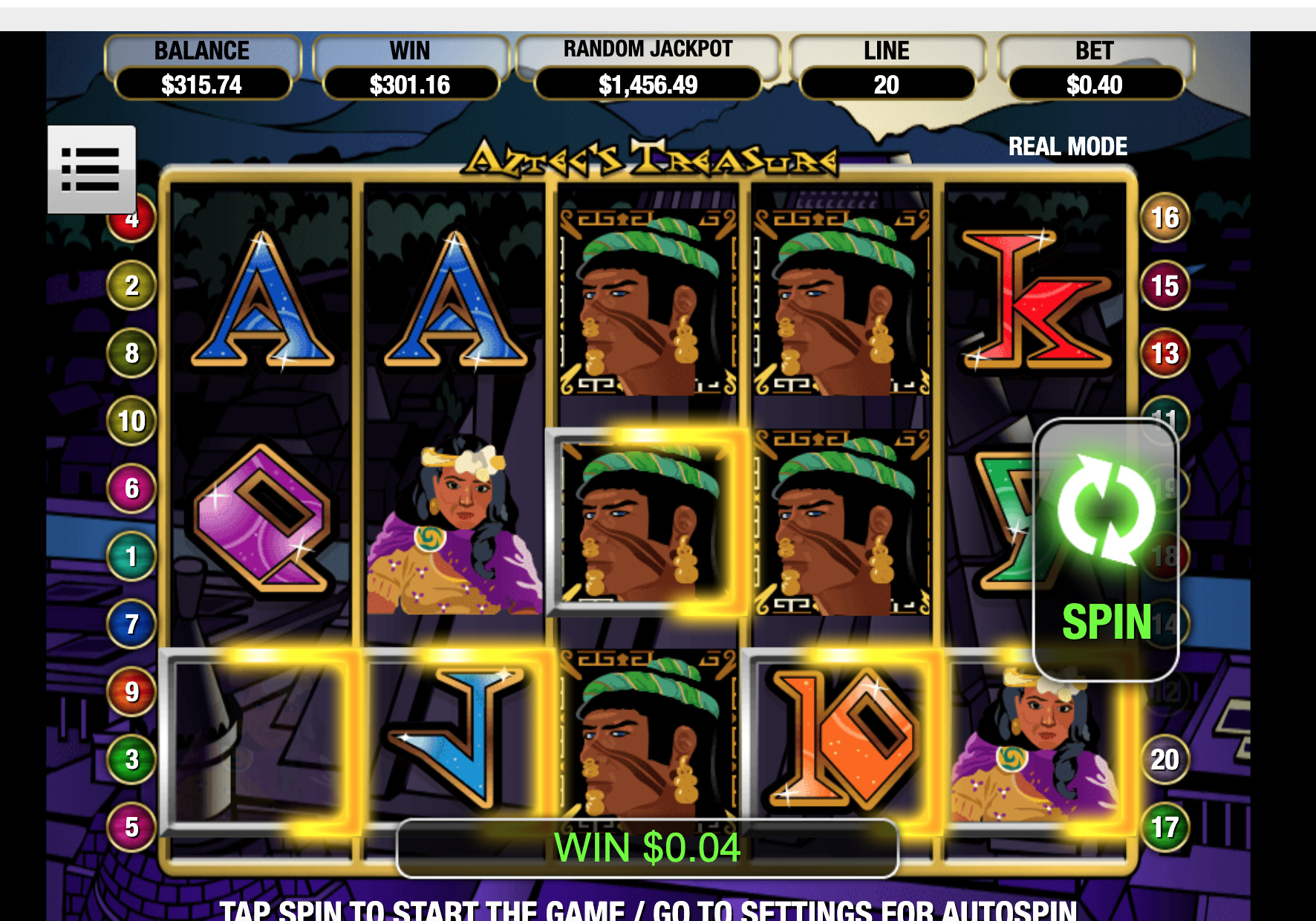This screenshot has height=921, width=1316.
Task: Click payline 6 marker
Action: (x=132, y=489)
